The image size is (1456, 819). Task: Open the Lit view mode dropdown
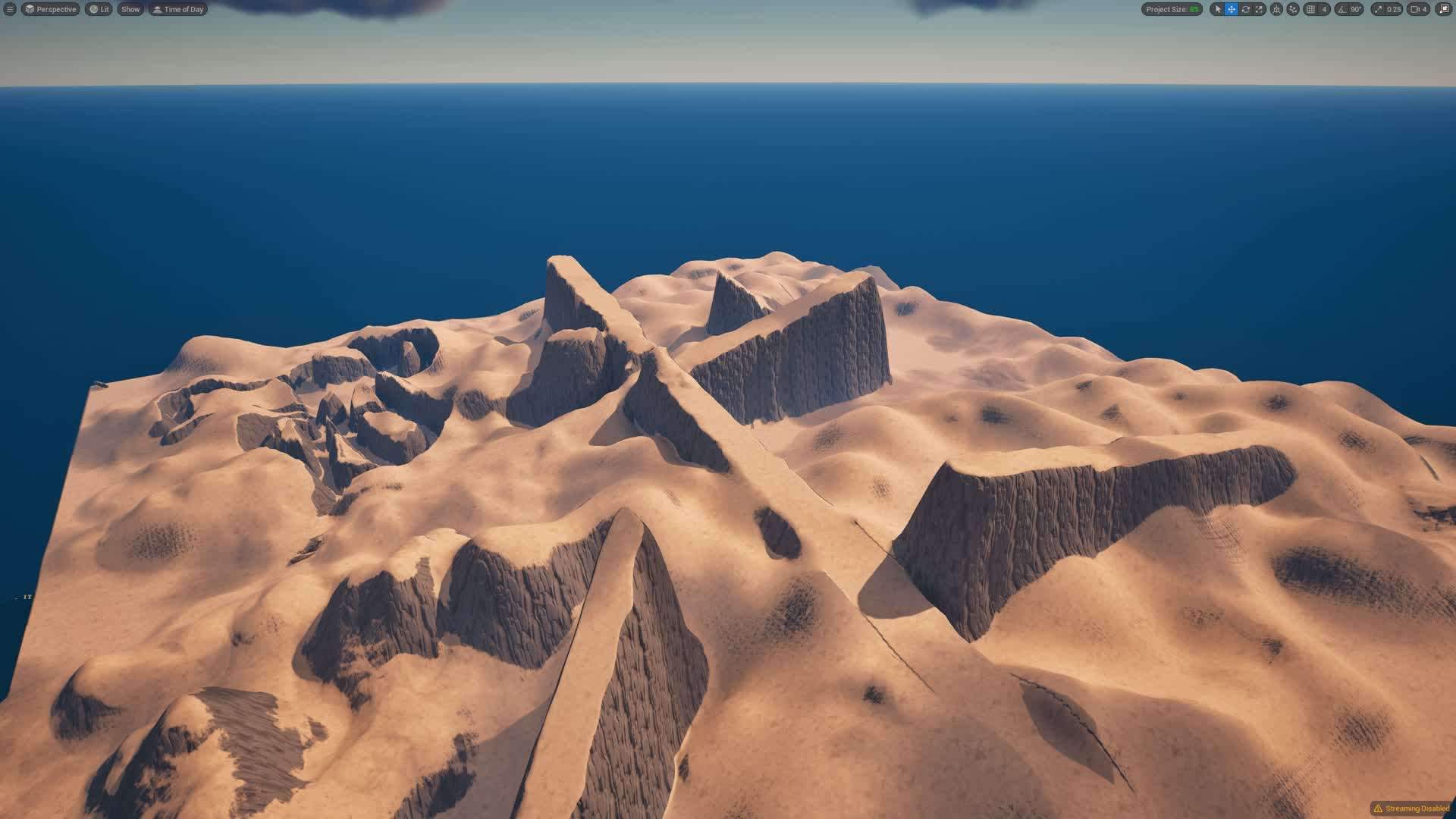pos(99,9)
